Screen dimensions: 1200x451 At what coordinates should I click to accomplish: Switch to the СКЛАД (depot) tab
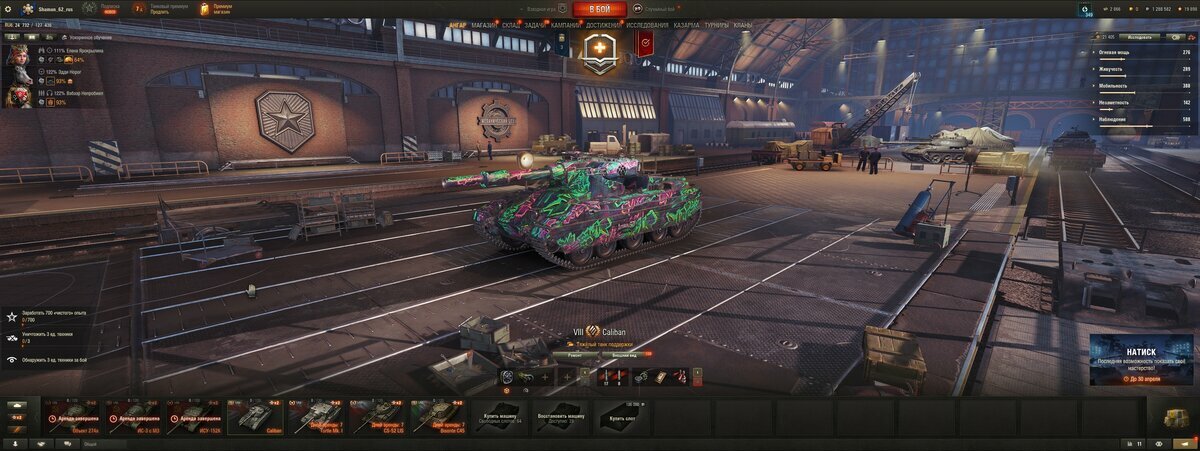pos(510,24)
